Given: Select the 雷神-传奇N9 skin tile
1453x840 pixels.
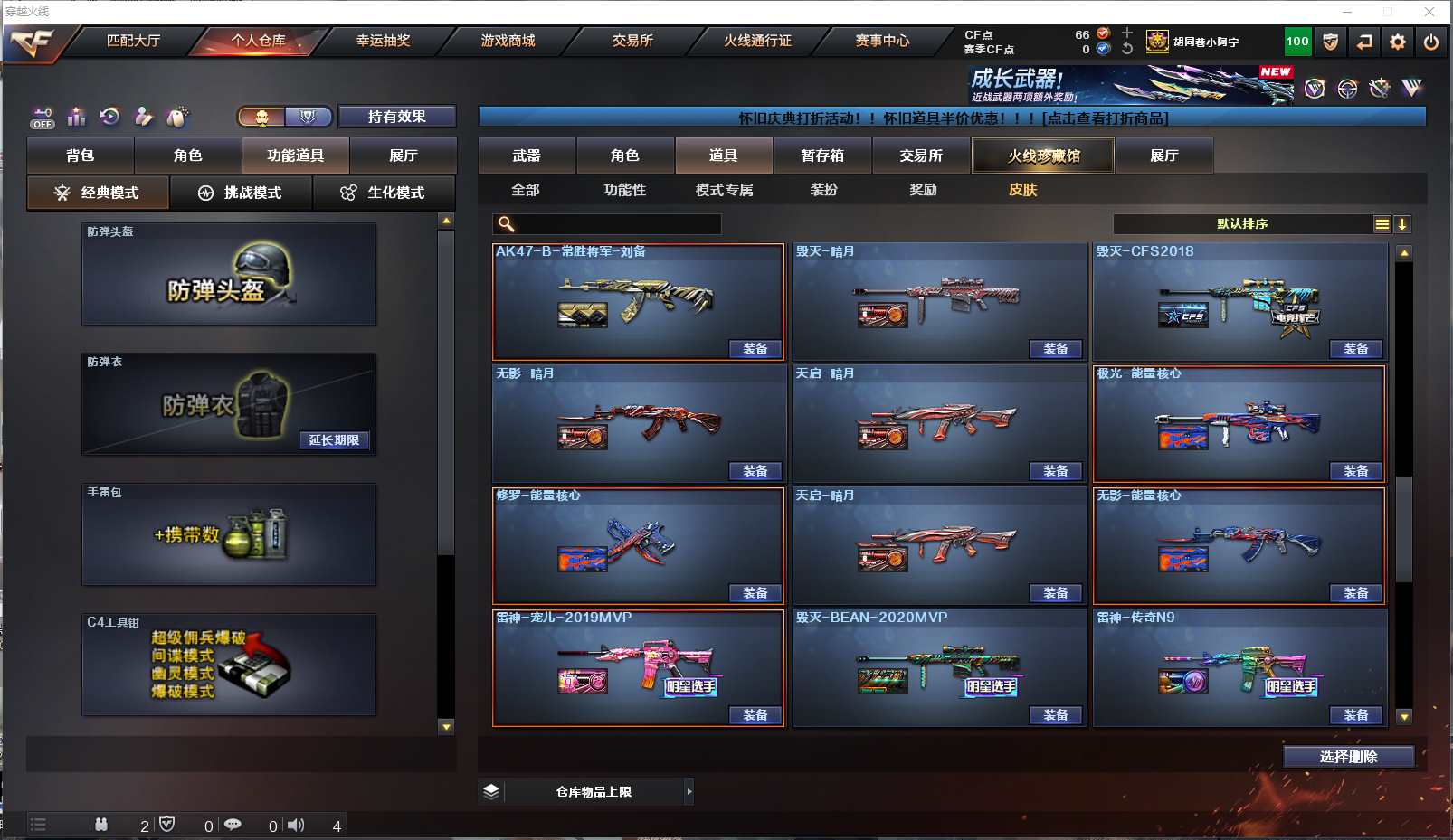Looking at the screenshot, I should click(1239, 667).
